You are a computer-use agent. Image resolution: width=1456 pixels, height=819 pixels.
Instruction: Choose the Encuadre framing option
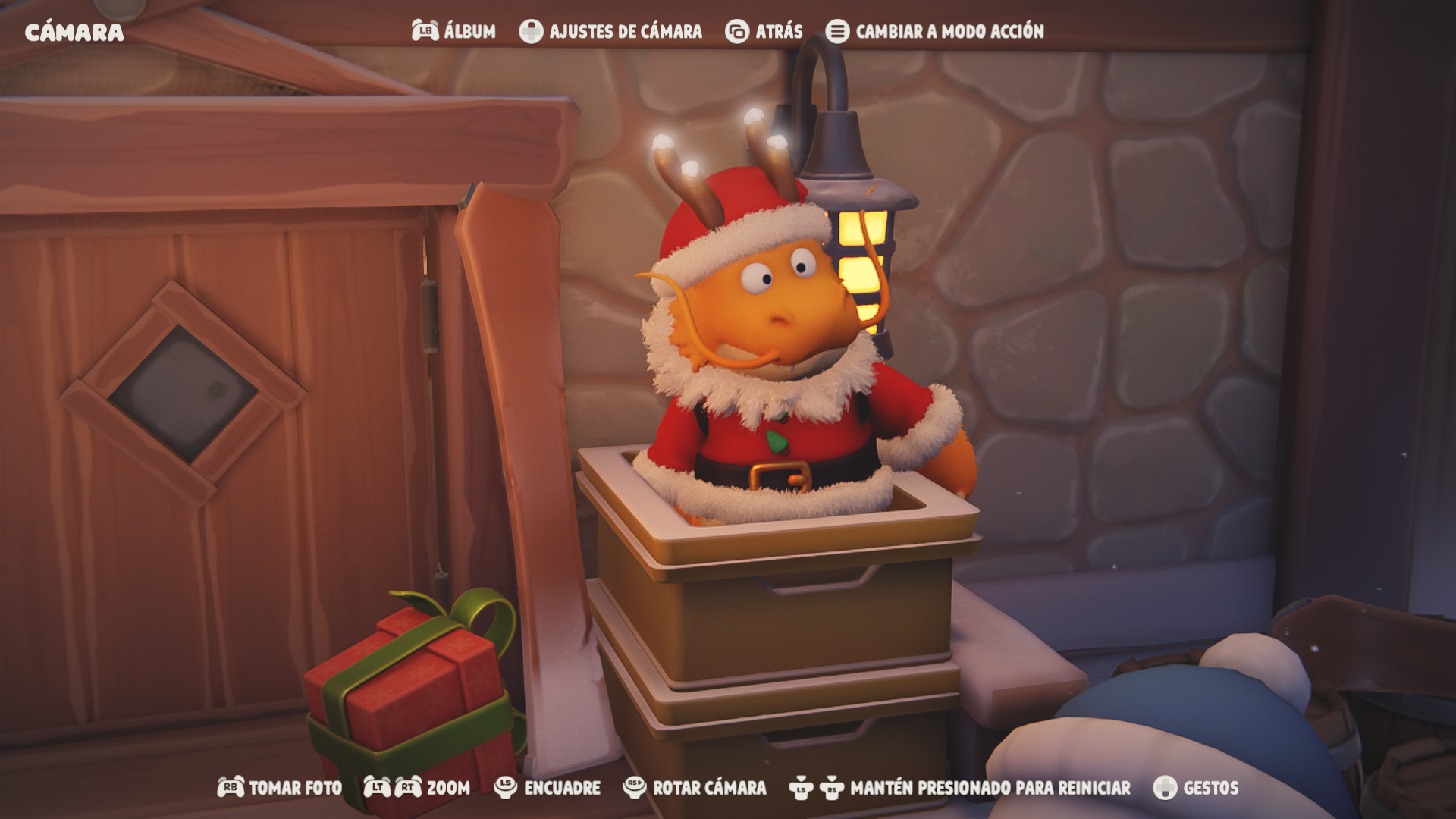pyautogui.click(x=547, y=788)
